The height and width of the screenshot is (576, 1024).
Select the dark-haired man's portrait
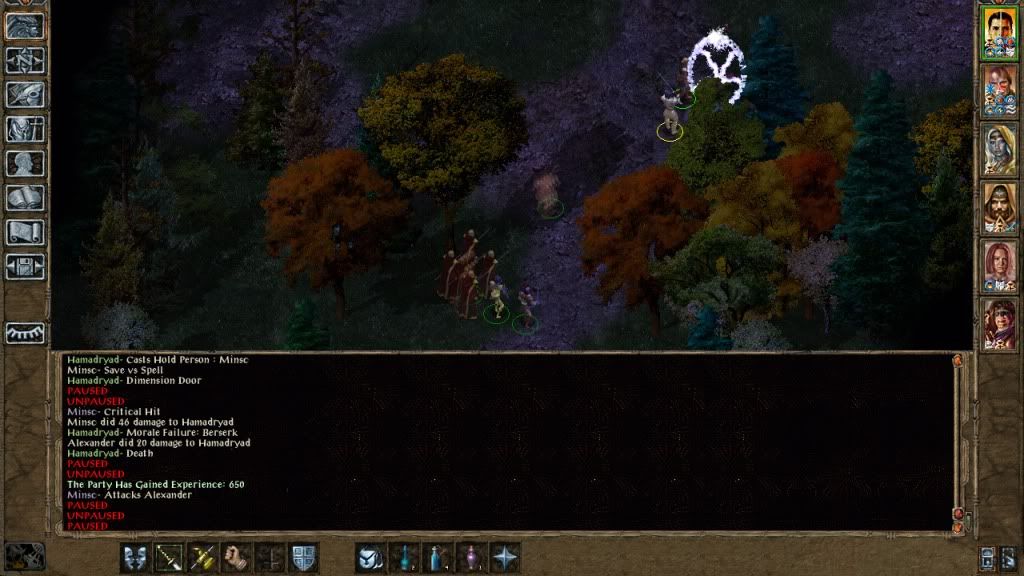[x=999, y=31]
